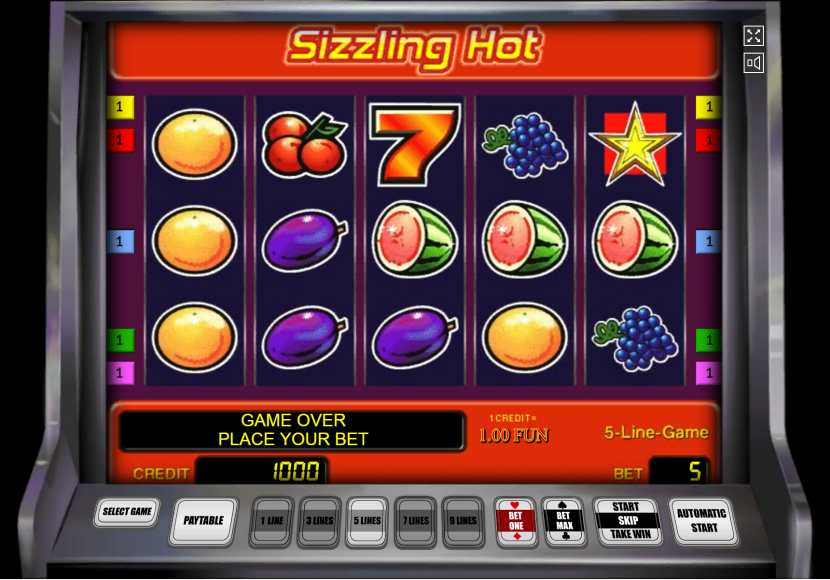The height and width of the screenshot is (580, 830).
Task: Start the spin with Start Skip Take Win
Action: pyautogui.click(x=626, y=521)
